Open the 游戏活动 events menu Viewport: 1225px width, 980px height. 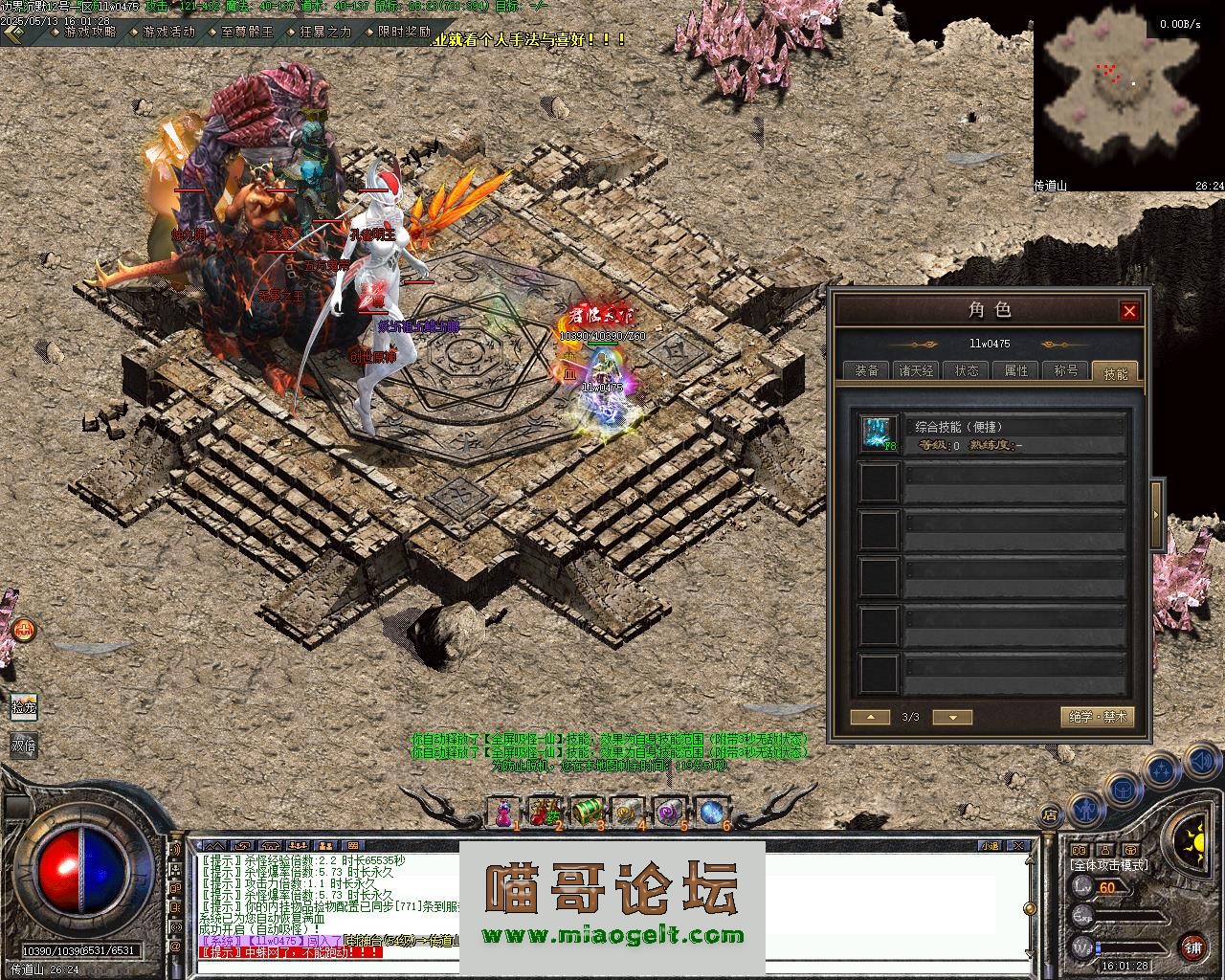pyautogui.click(x=167, y=32)
